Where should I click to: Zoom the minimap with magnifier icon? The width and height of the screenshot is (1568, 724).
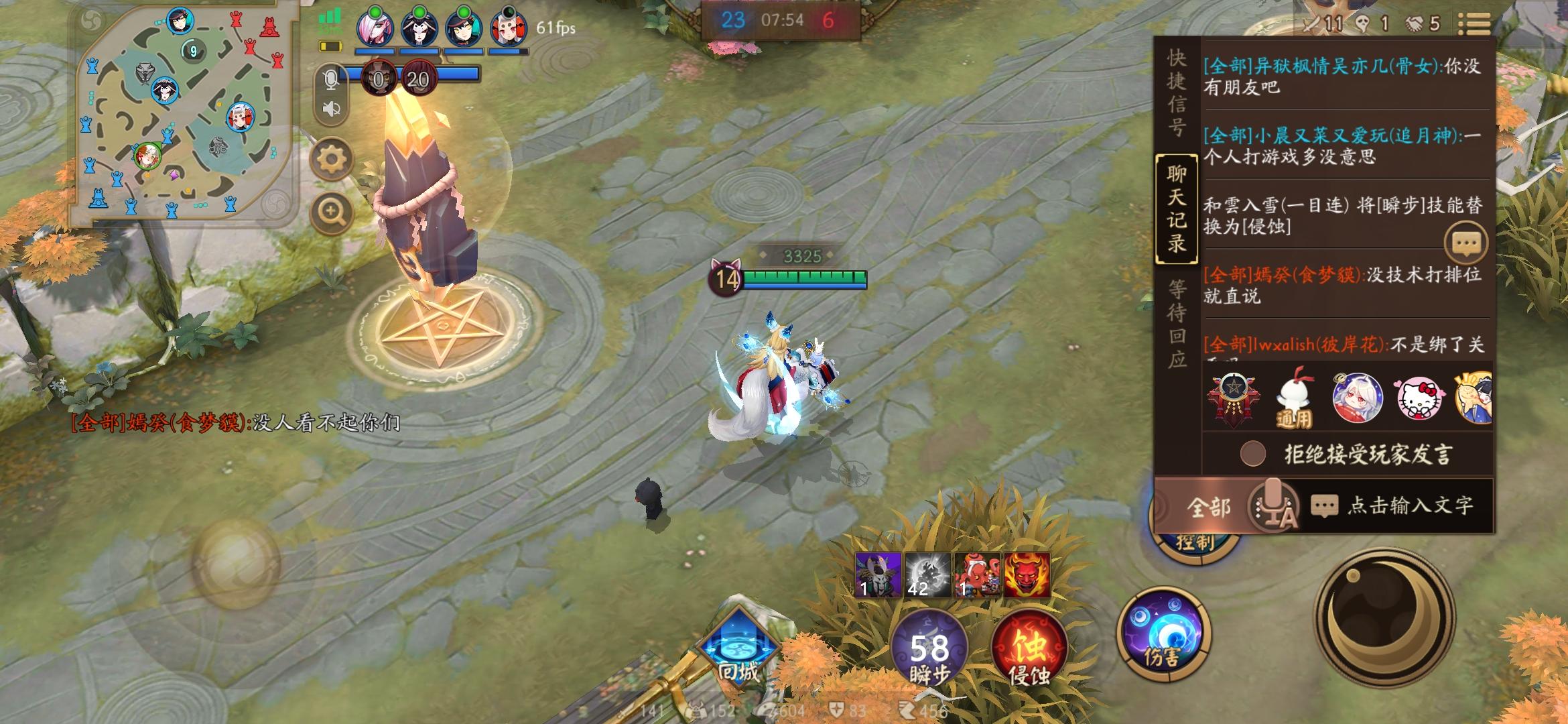pos(330,210)
